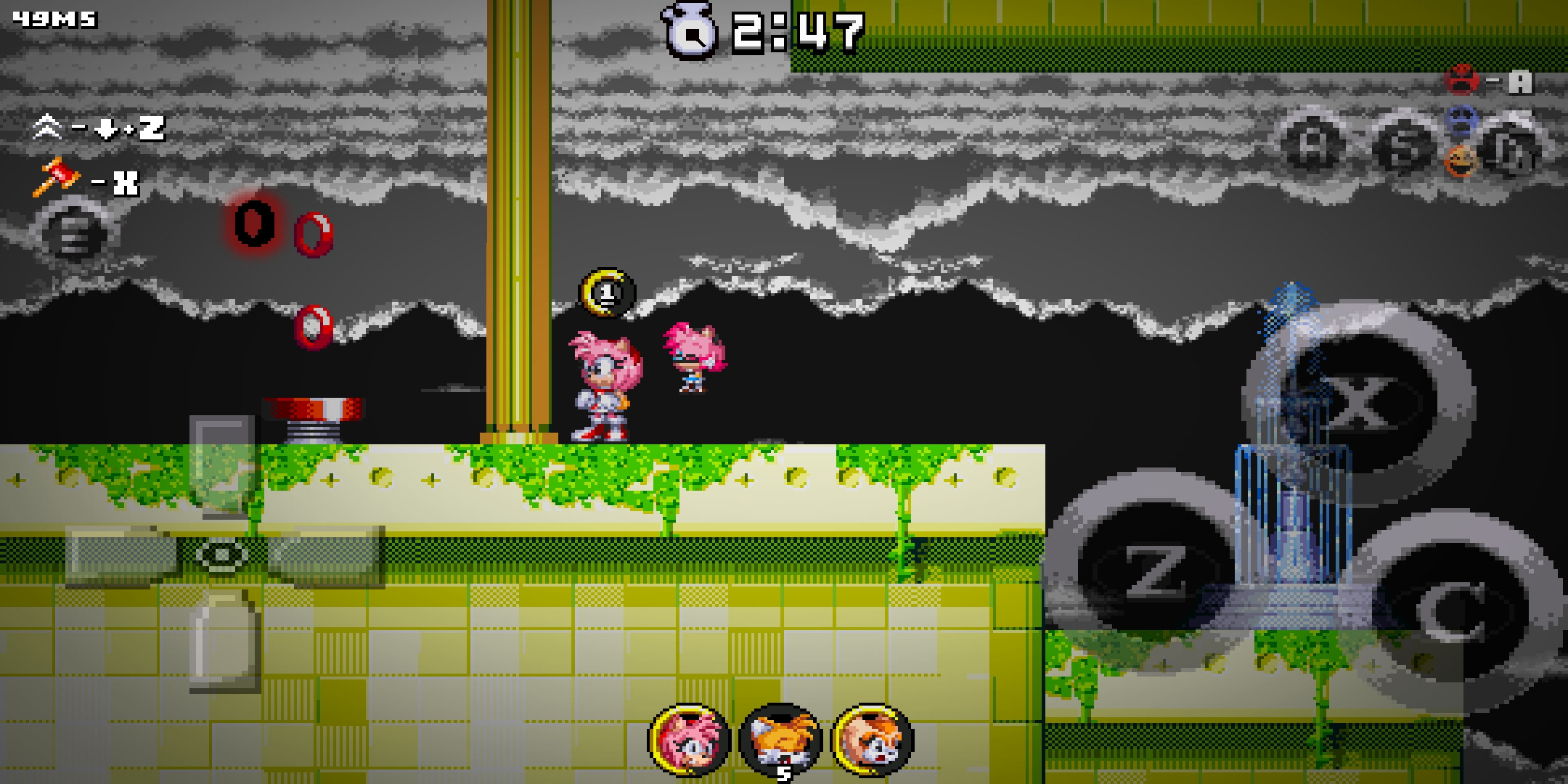The height and width of the screenshot is (784, 1568).
Task: Tap the double up-arrow move hint icon
Action: click(48, 127)
